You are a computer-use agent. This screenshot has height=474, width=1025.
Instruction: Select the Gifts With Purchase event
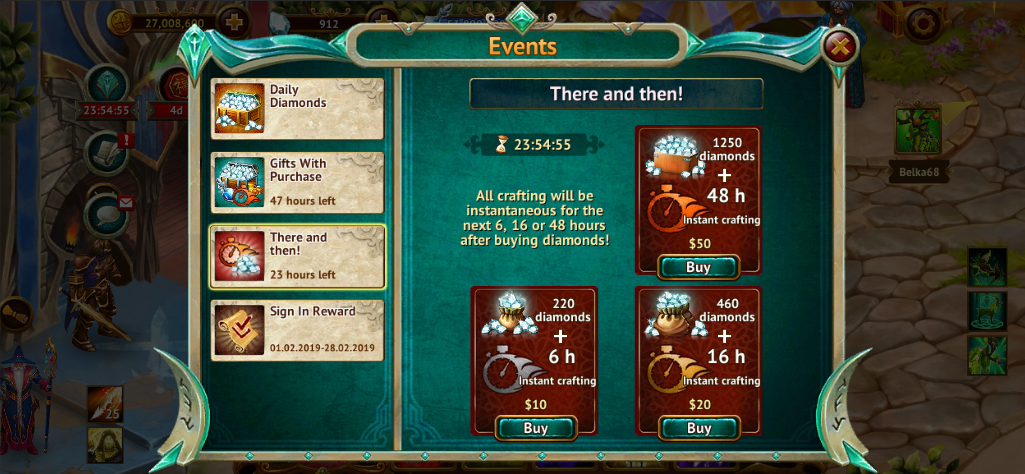(297, 183)
